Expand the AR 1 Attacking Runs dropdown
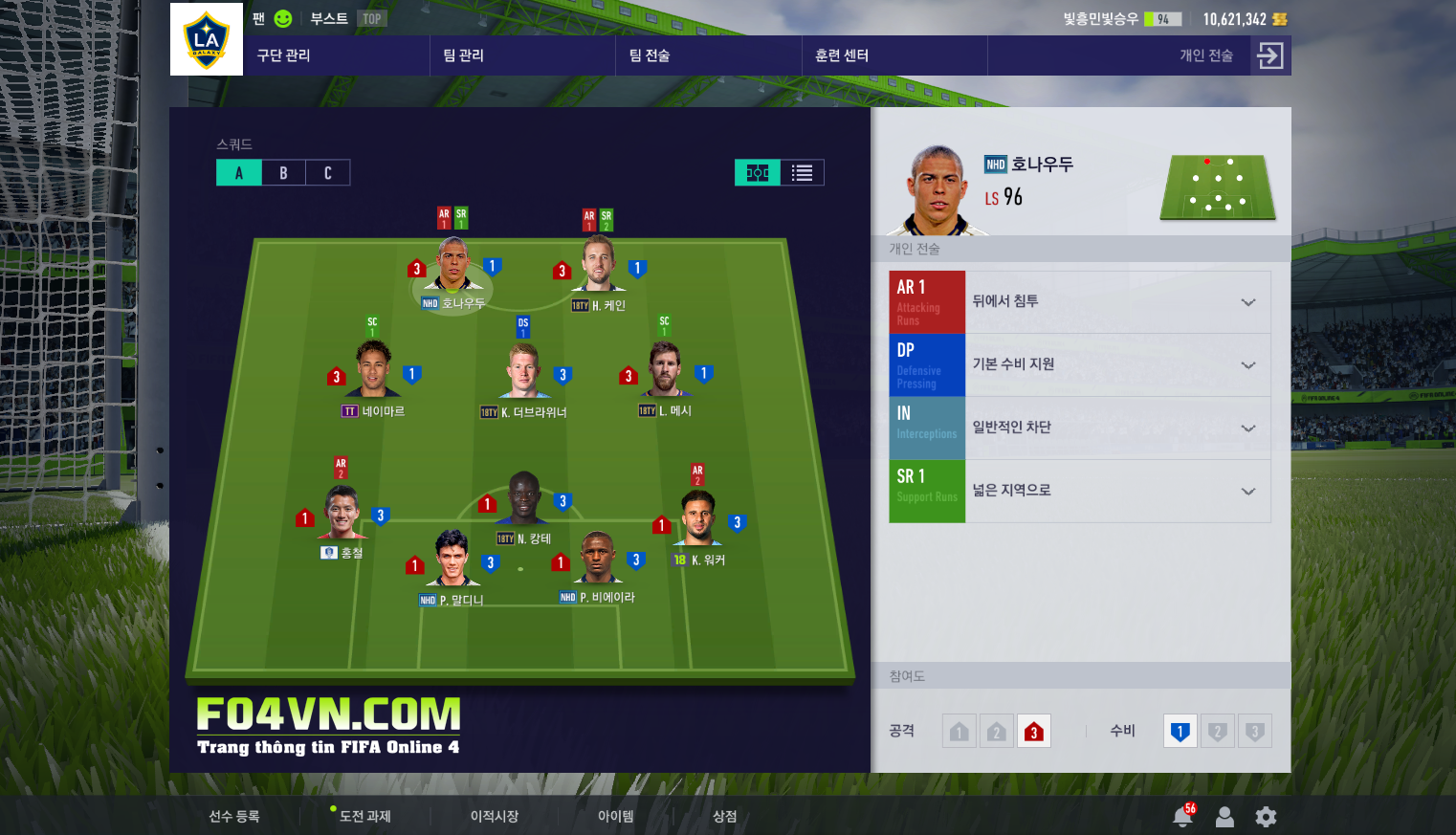The height and width of the screenshot is (835, 1456). tap(1247, 302)
